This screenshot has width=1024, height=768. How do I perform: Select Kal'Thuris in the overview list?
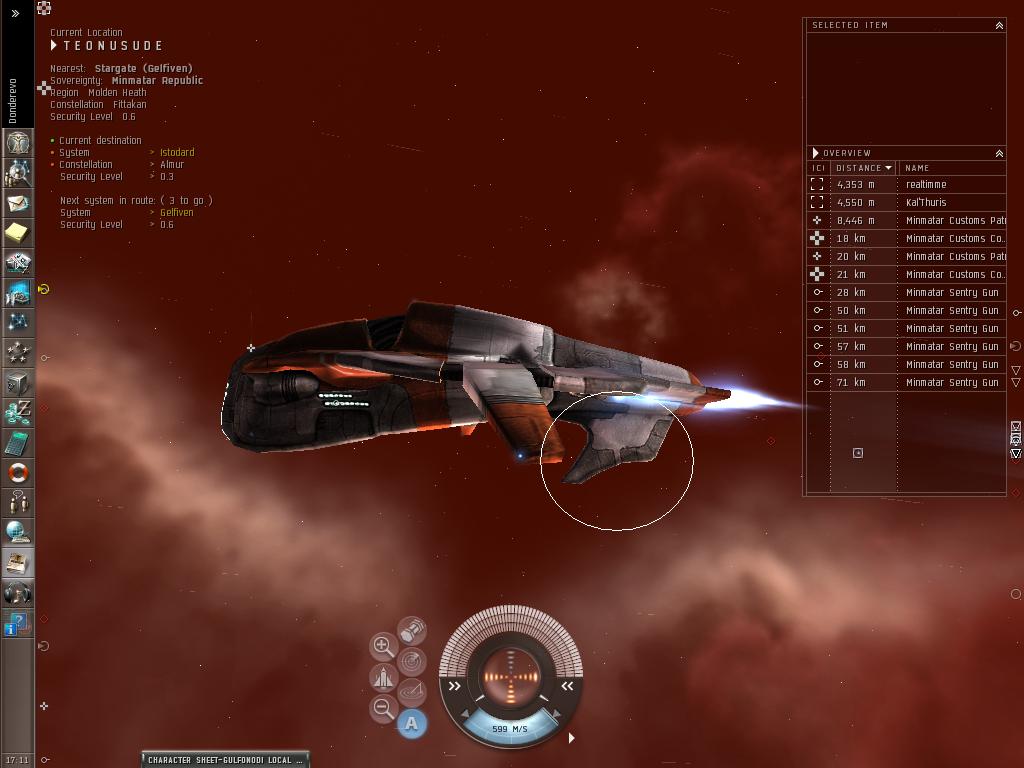[926, 203]
